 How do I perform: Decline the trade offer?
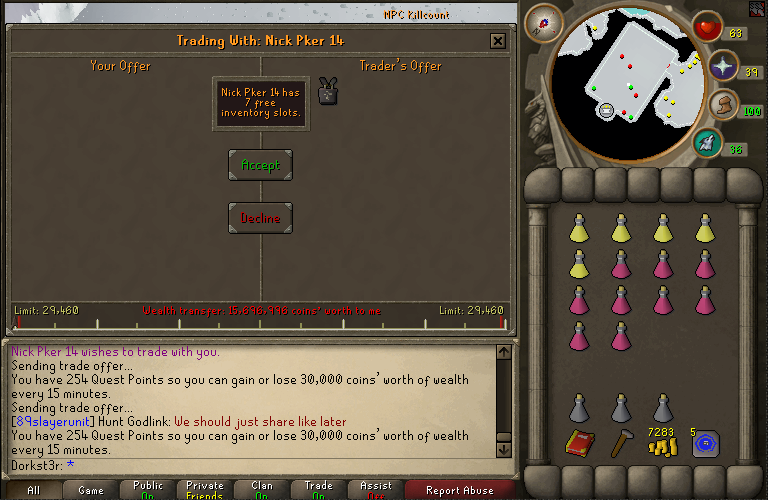click(x=260, y=218)
